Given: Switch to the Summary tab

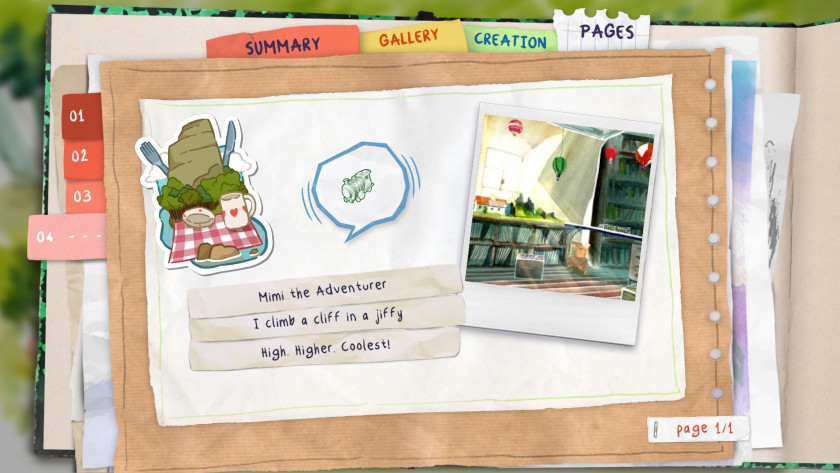Looking at the screenshot, I should pos(282,45).
